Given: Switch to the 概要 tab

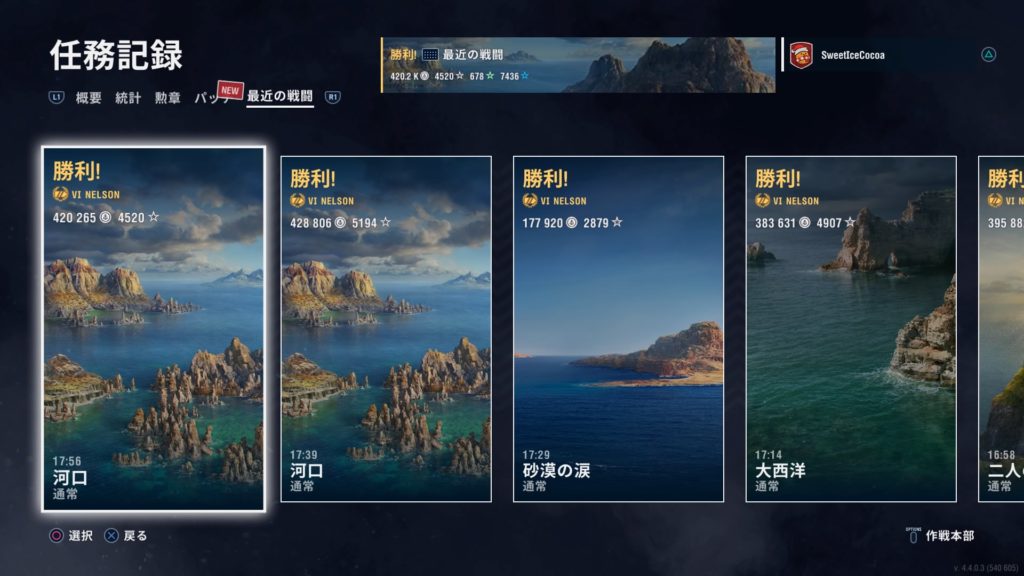Looking at the screenshot, I should [x=89, y=98].
